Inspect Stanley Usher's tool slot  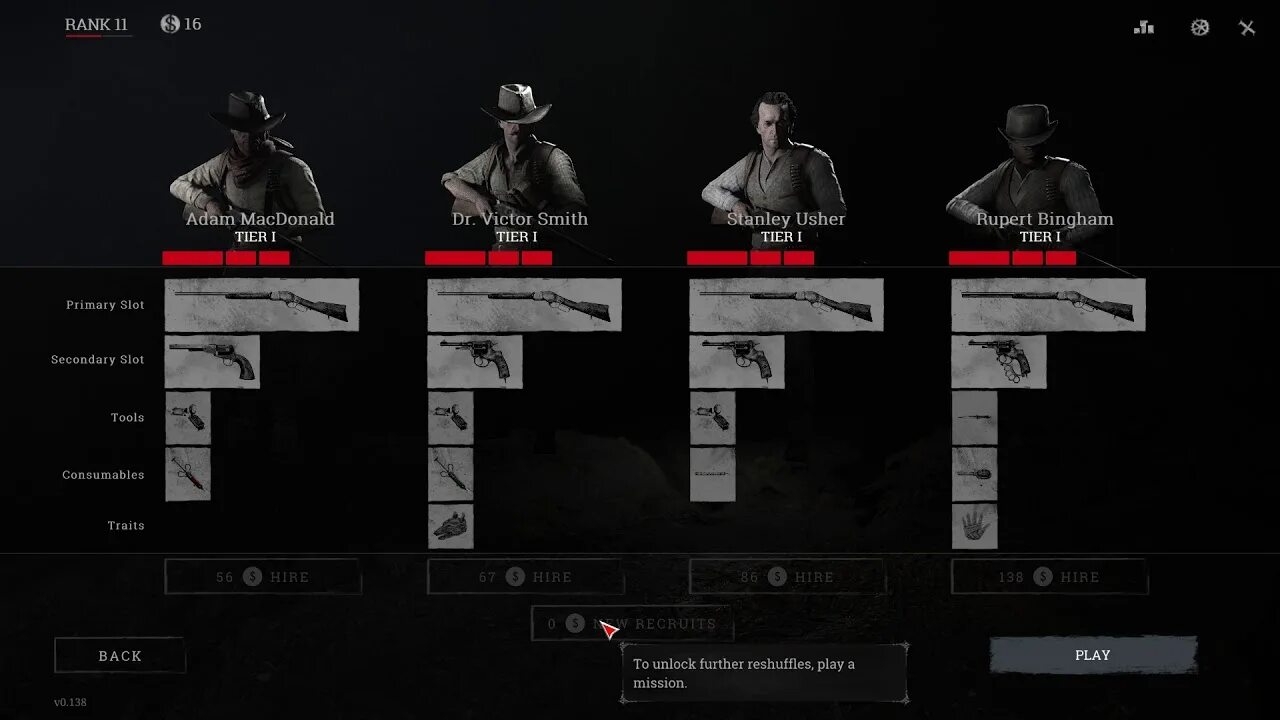point(712,418)
